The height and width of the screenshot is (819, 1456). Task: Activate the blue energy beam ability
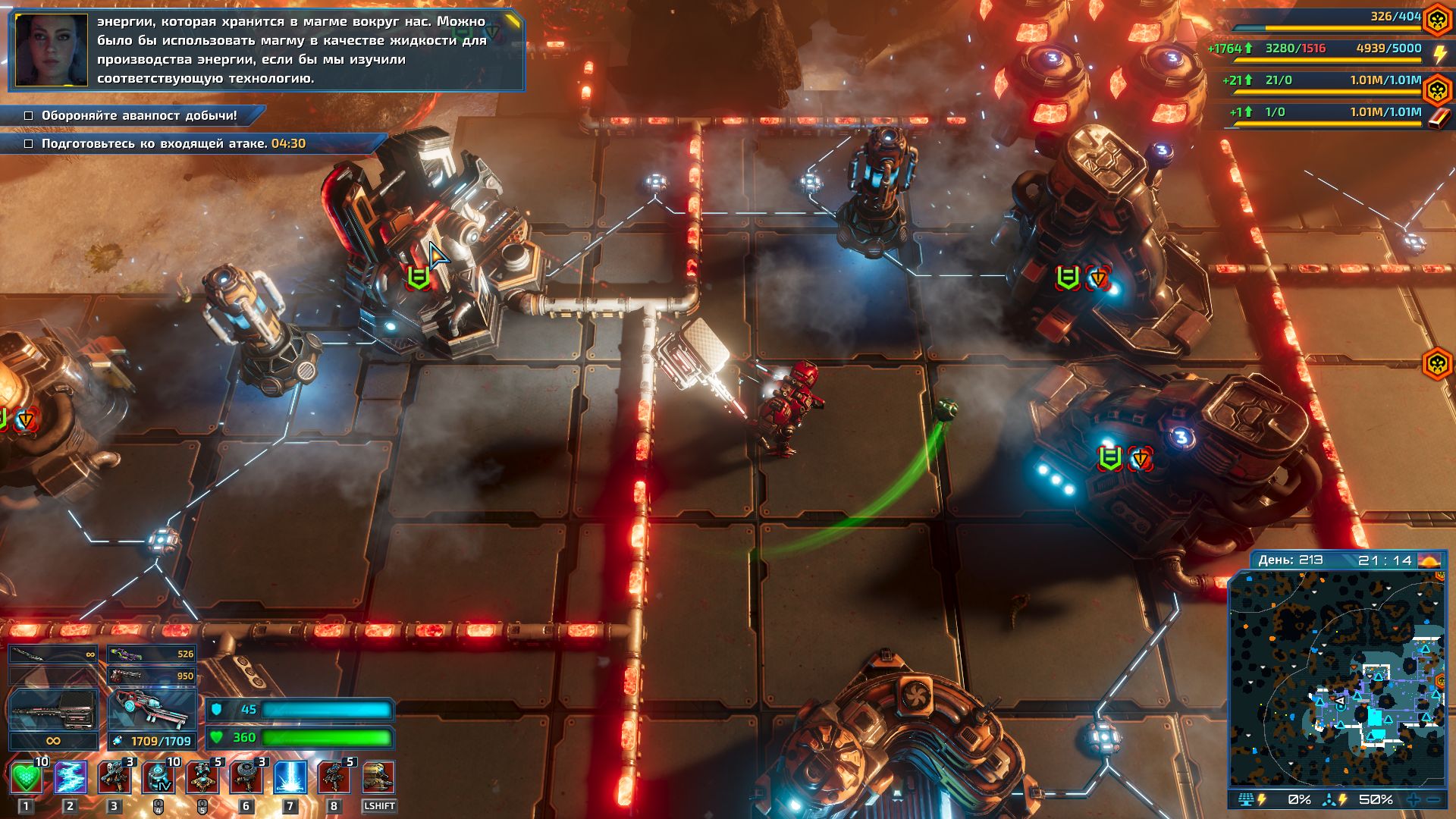click(290, 777)
